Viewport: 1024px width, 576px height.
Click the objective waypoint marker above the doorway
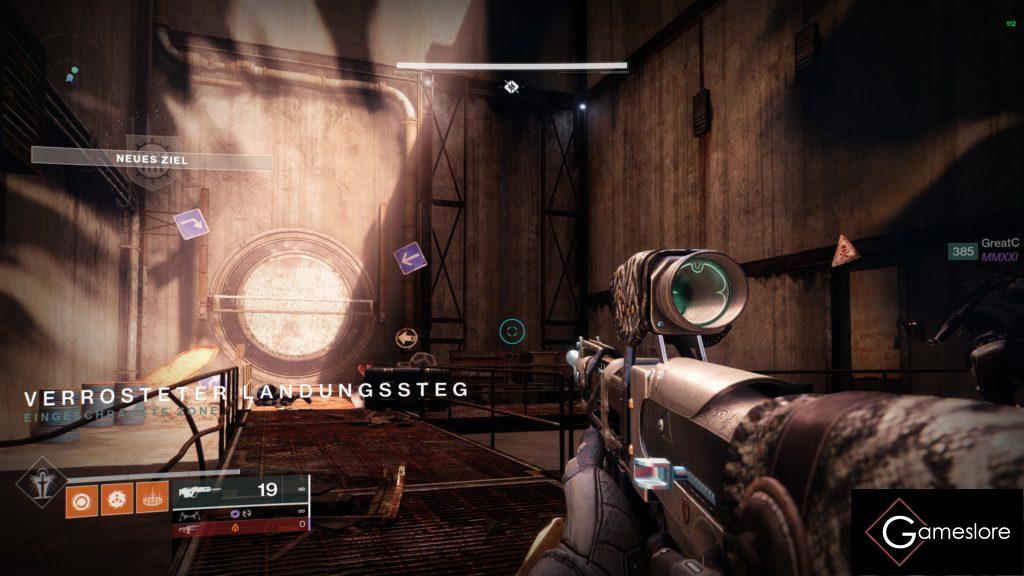tap(511, 87)
